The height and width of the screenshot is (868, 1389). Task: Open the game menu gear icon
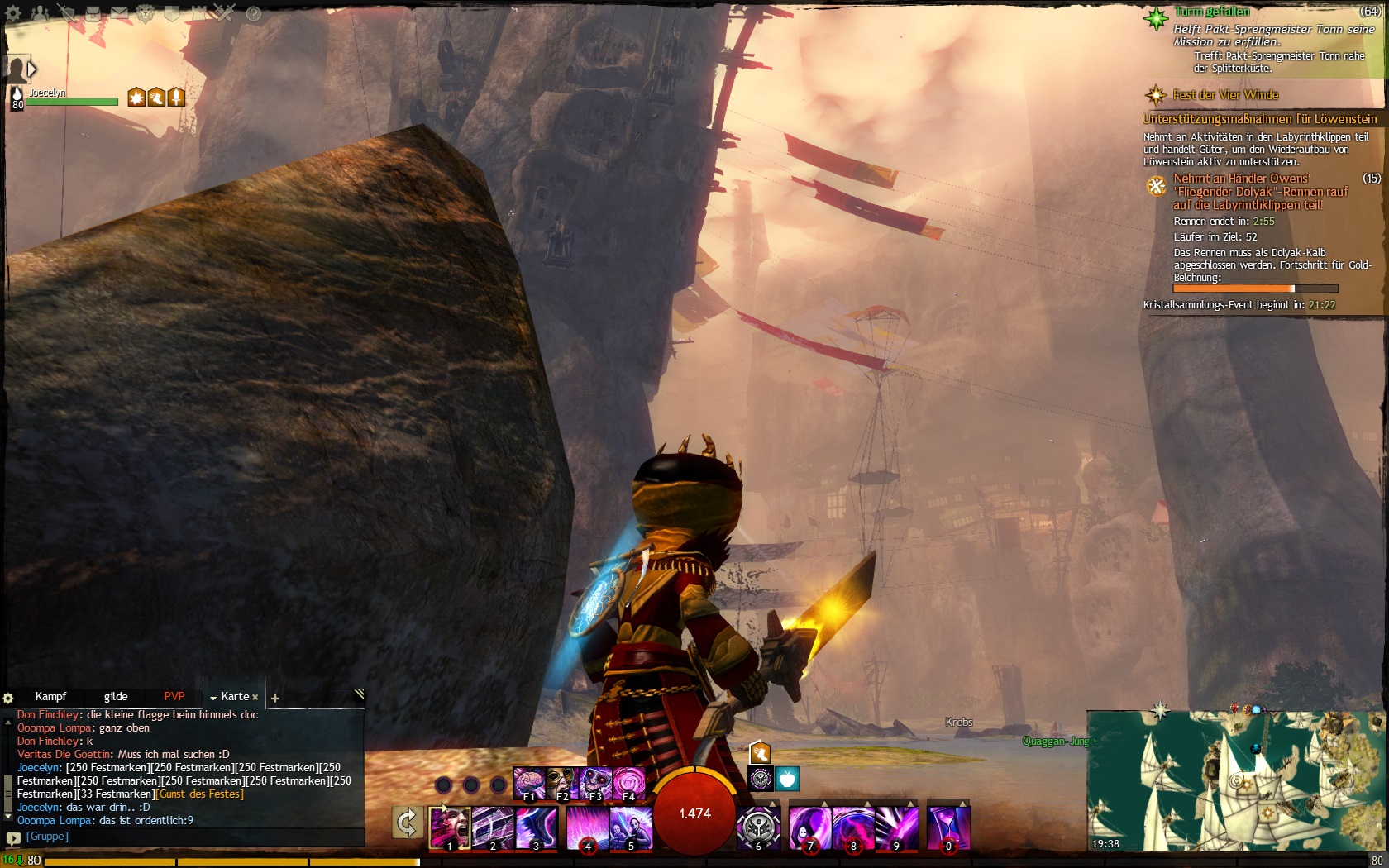(x=13, y=13)
